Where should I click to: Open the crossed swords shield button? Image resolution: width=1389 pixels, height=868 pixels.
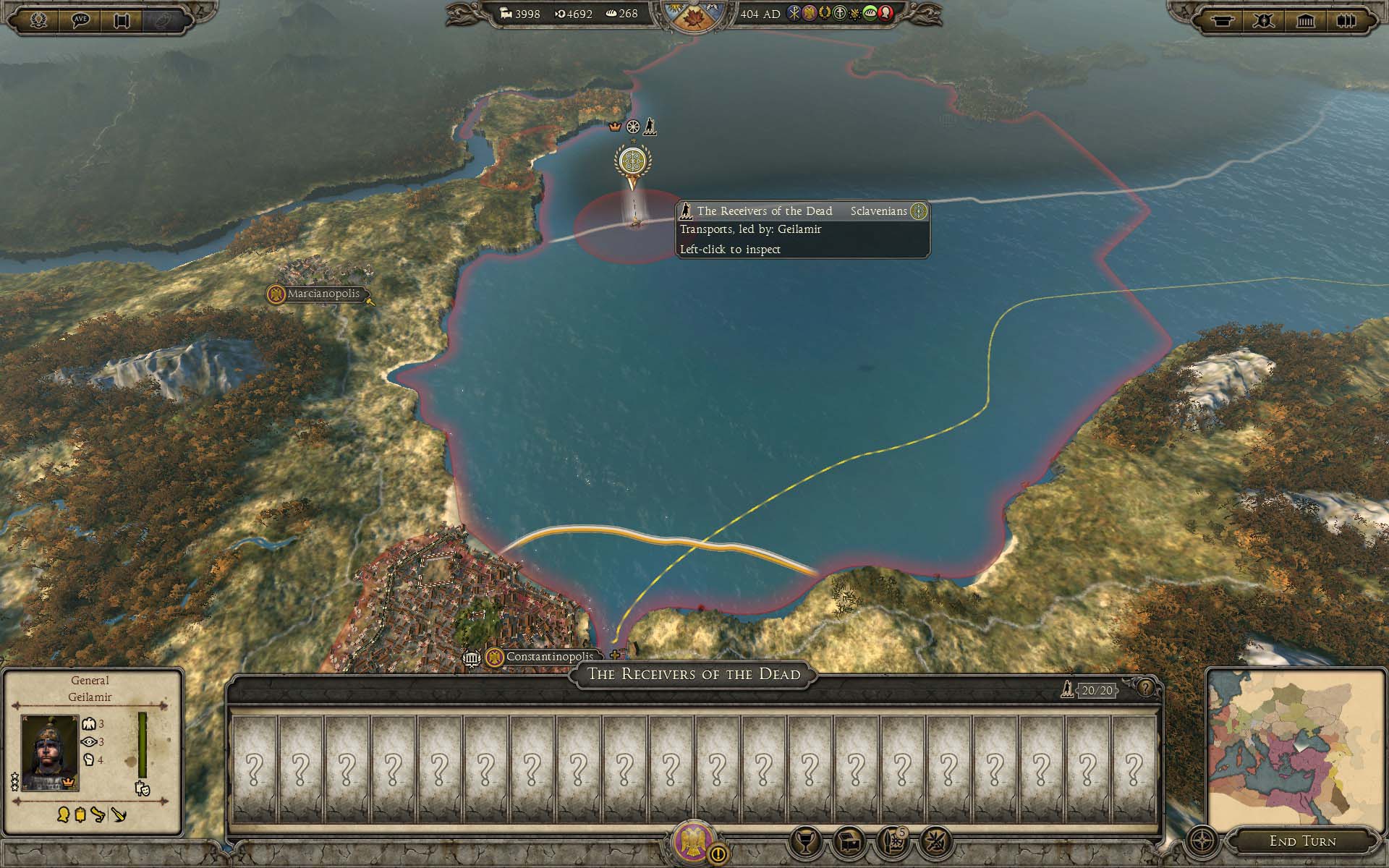coord(1264,20)
